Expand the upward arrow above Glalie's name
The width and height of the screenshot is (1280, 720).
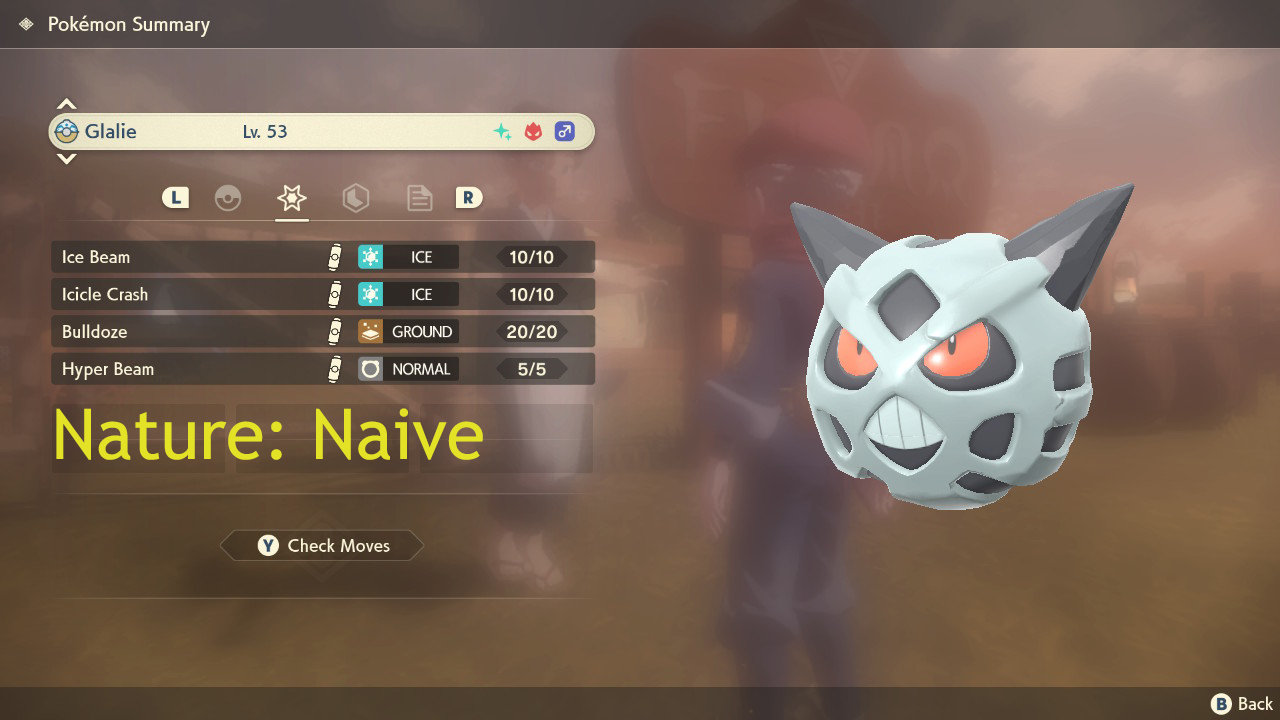[66, 102]
